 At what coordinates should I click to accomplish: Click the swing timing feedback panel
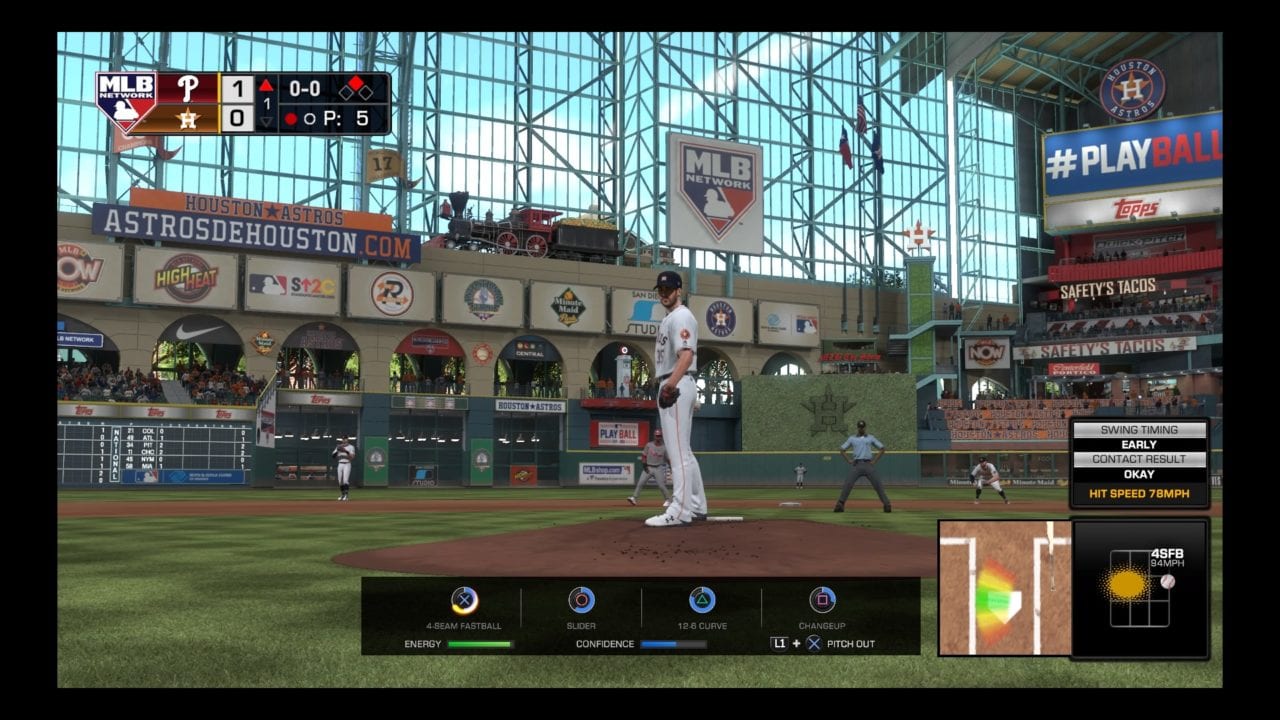point(1139,463)
